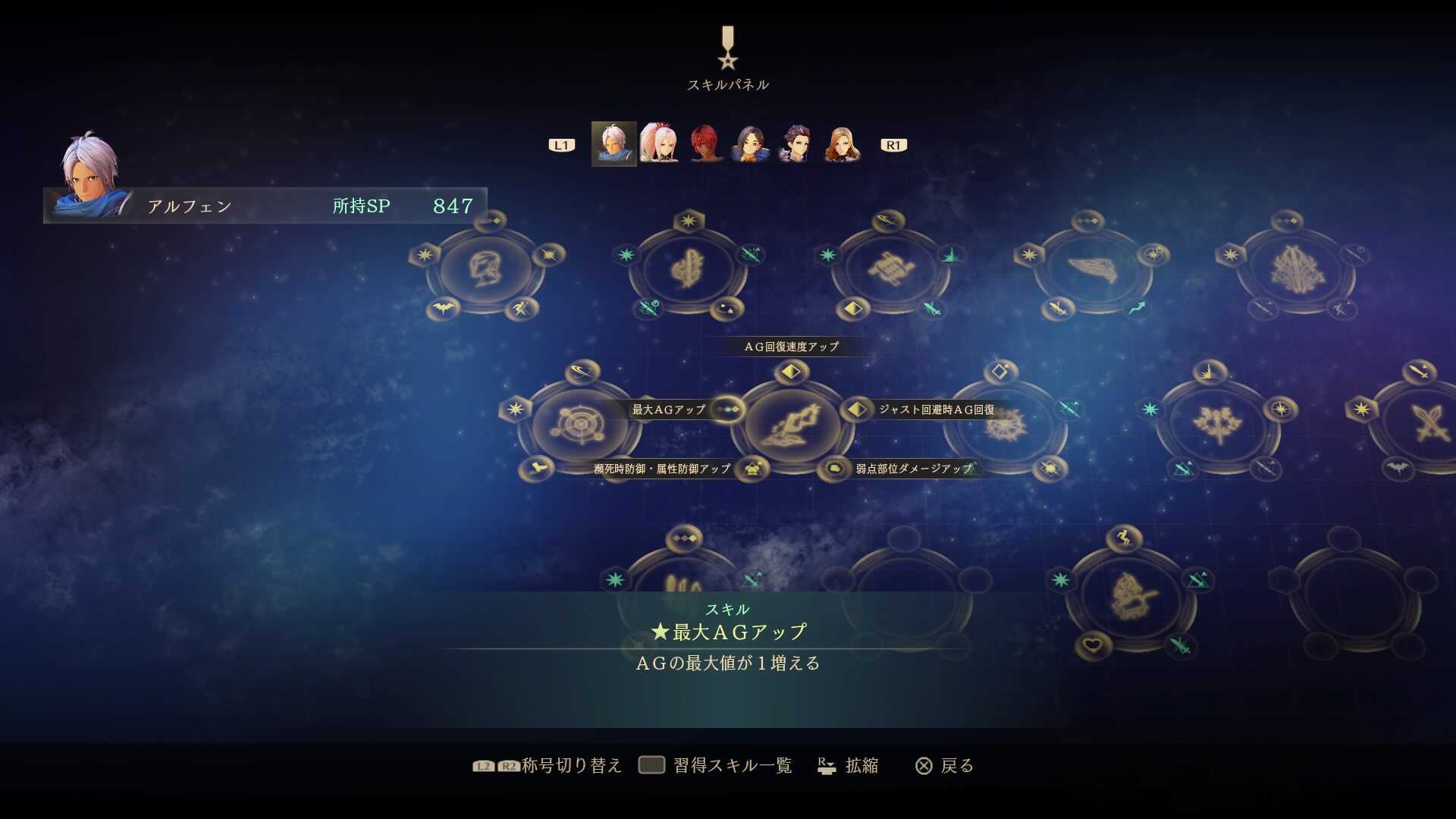Switch to Shionne's character portrait tab
Viewport: 1456px width, 819px height.
tap(660, 144)
